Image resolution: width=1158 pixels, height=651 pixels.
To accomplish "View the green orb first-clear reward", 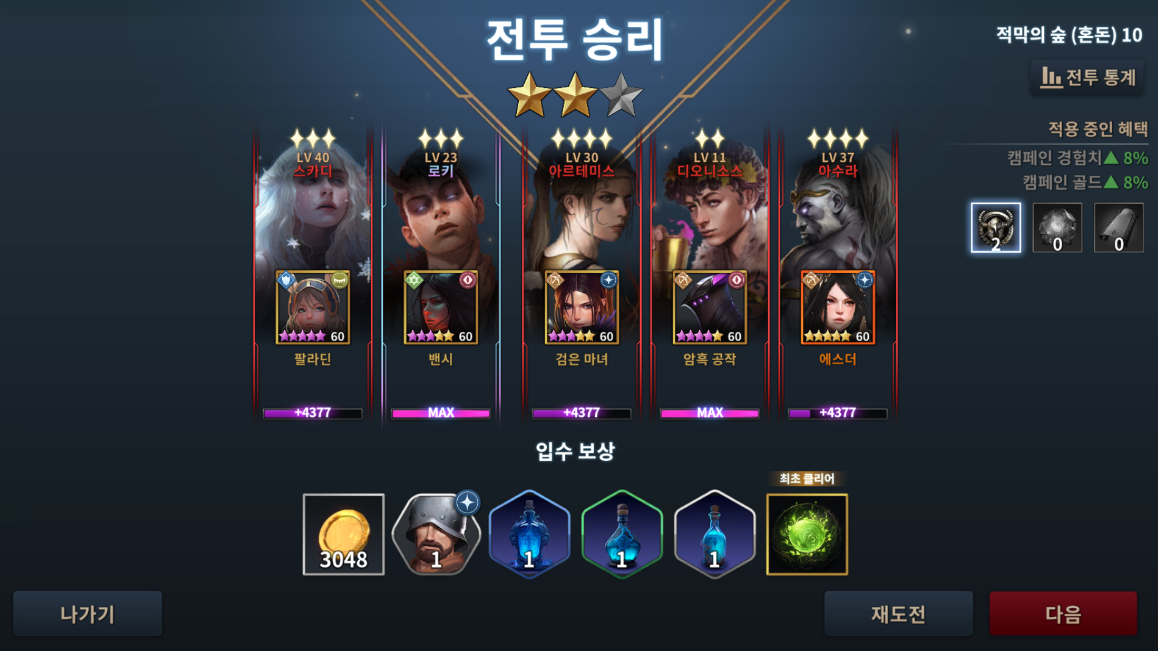I will 807,535.
